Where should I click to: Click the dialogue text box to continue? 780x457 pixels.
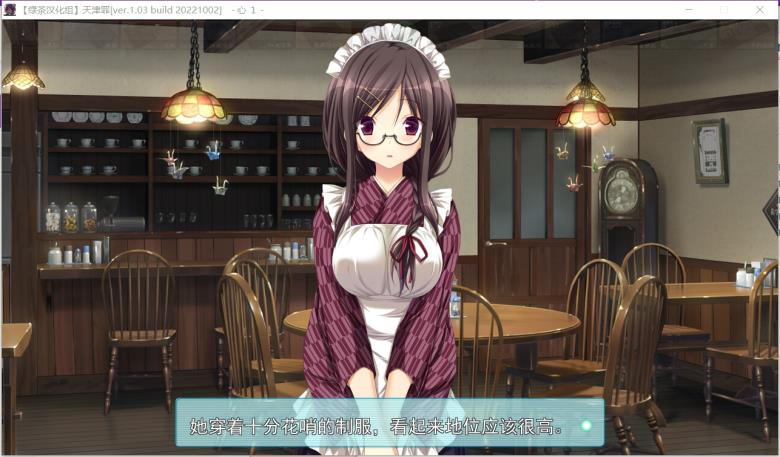pos(388,423)
